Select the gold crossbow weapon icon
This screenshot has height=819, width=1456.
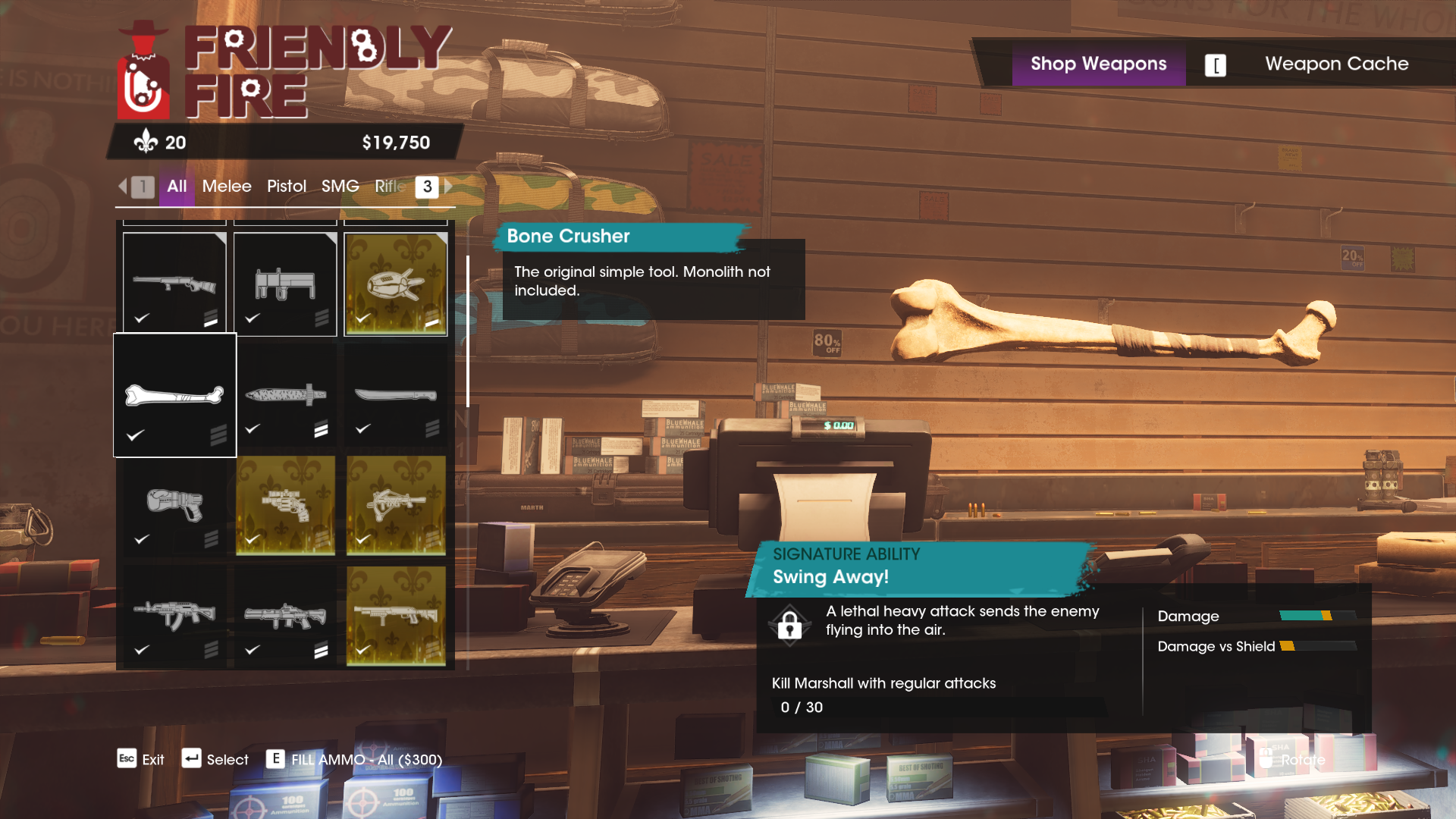(x=396, y=507)
